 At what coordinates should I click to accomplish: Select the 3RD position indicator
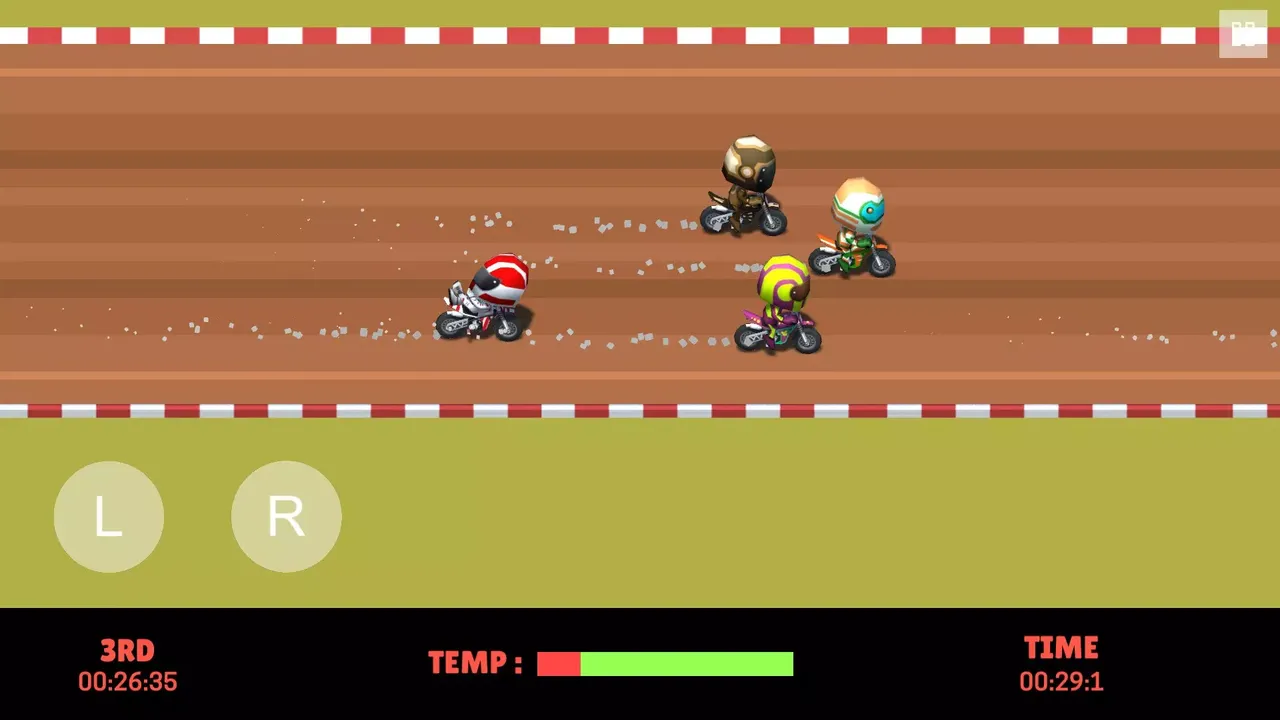click(x=127, y=651)
